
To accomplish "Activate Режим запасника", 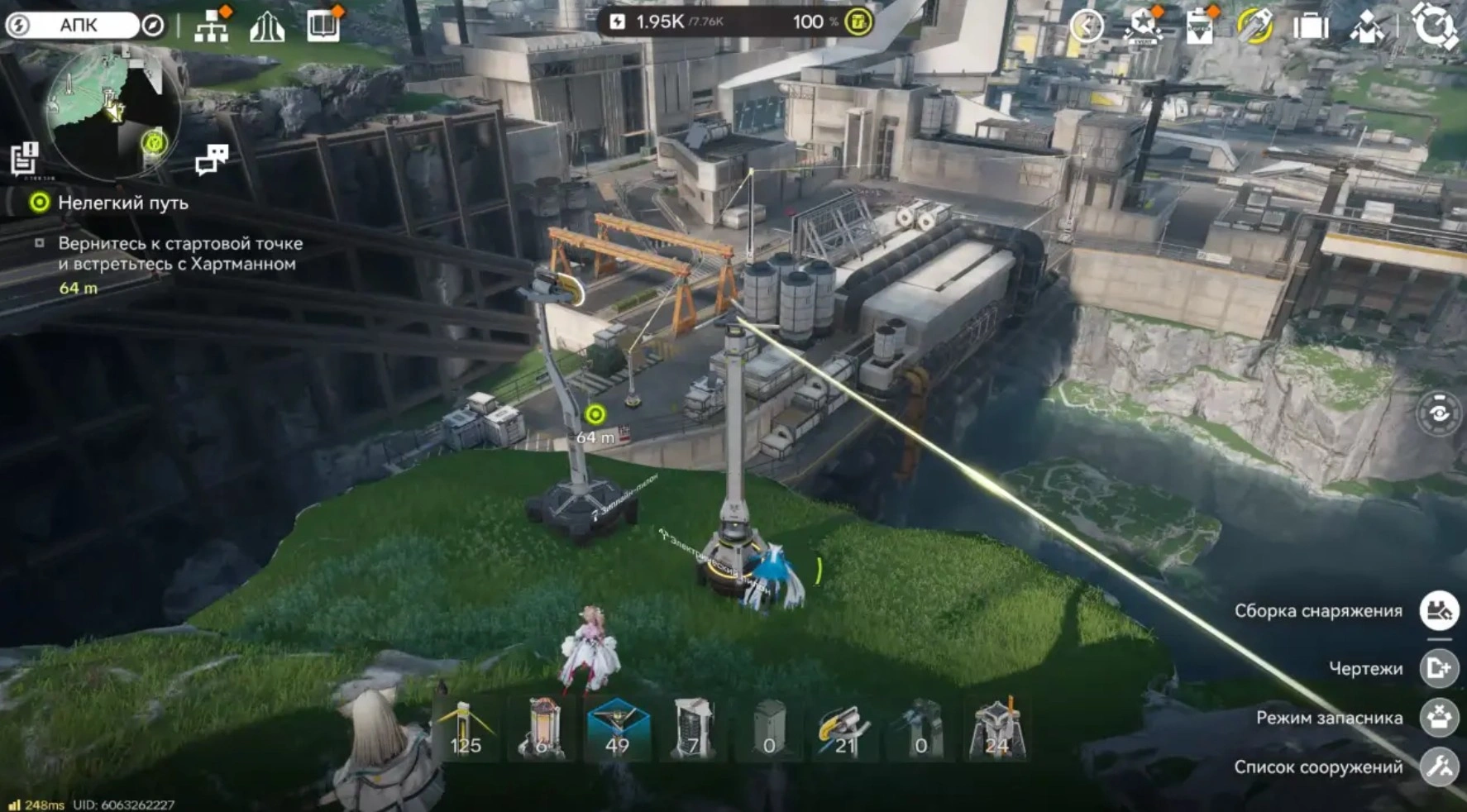I will click(x=1439, y=717).
